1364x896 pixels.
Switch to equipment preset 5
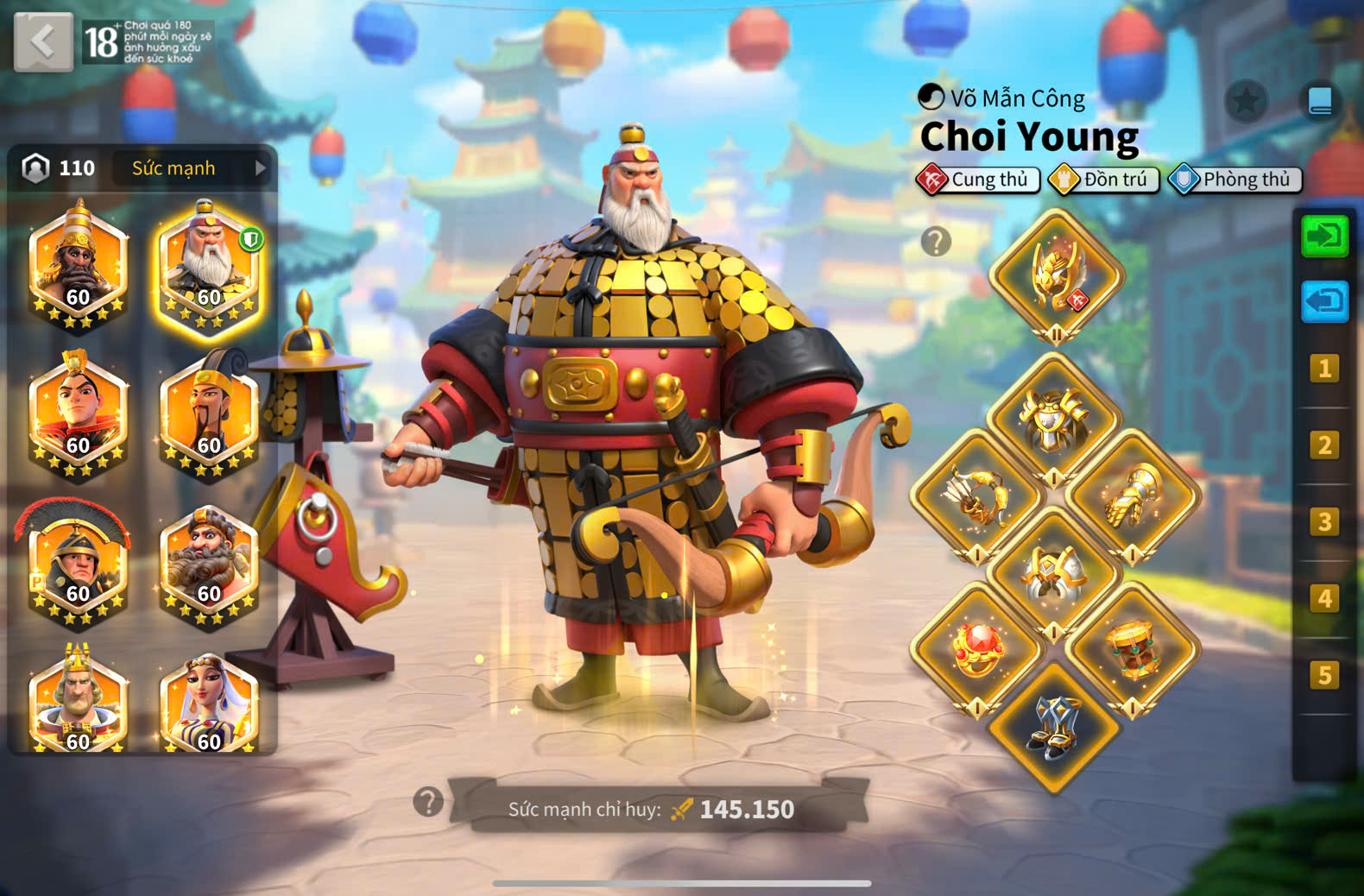tap(1324, 674)
